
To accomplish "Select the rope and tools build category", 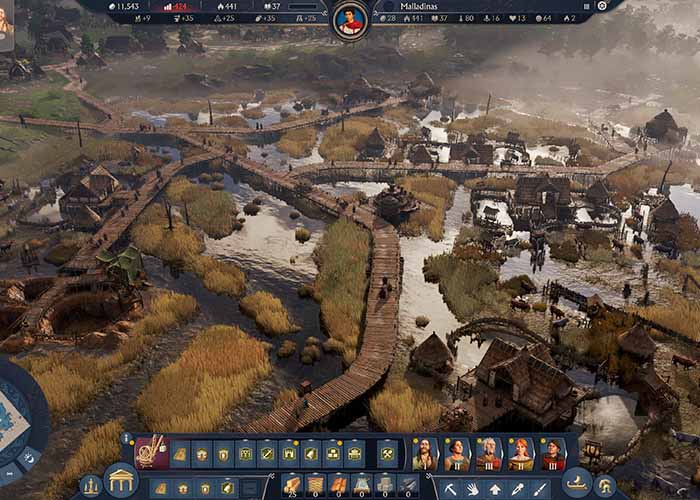I will click(151, 453).
